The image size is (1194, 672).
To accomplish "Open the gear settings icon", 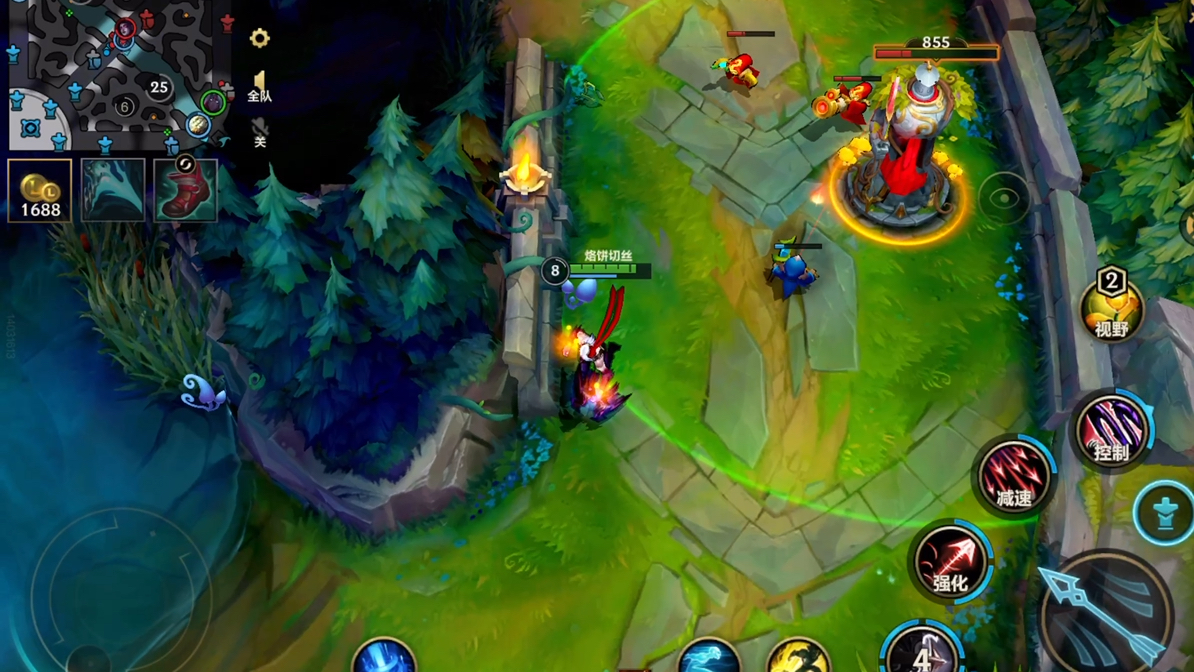I will pos(259,38).
